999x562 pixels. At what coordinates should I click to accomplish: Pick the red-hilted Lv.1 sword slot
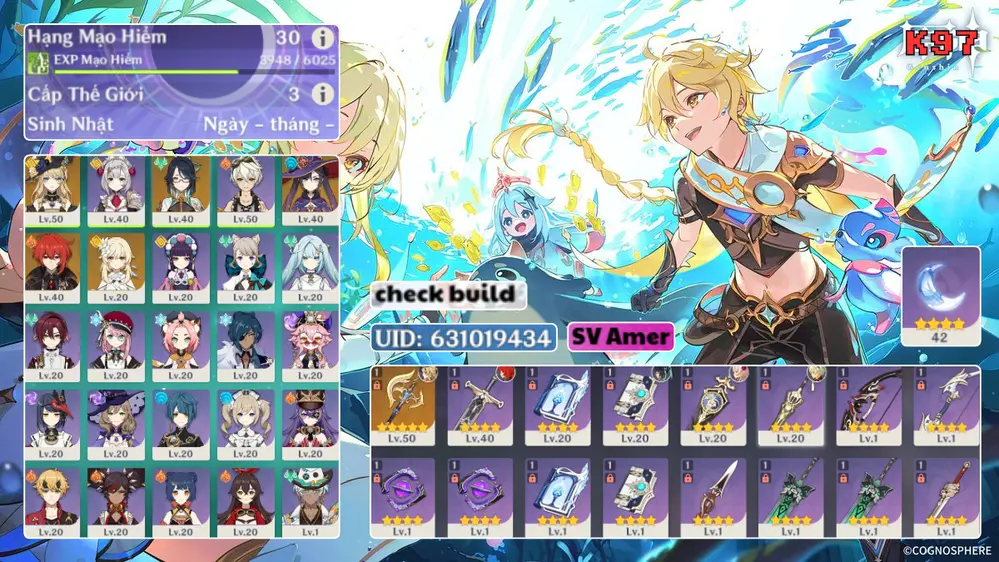point(941,497)
